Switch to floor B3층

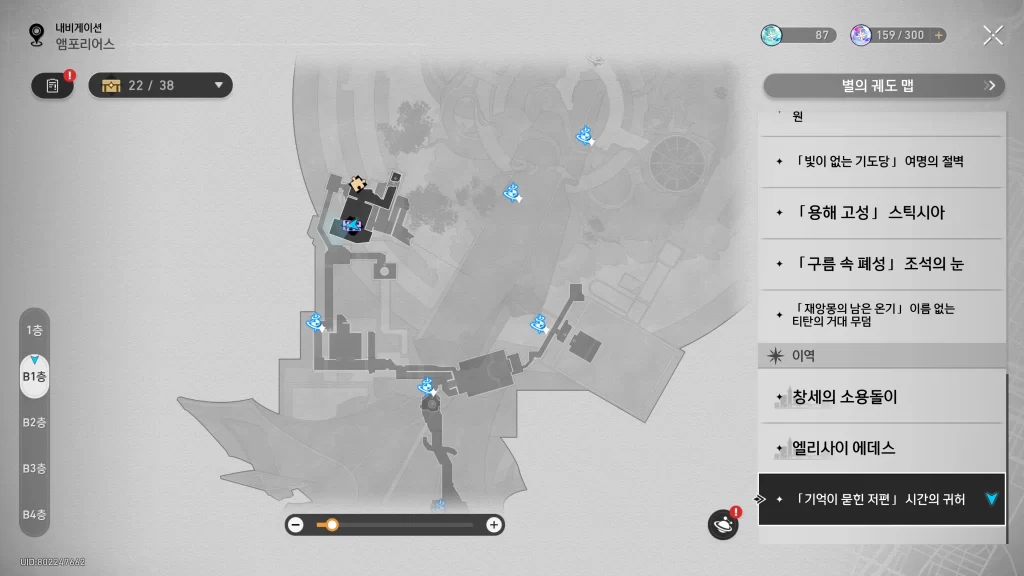click(x=34, y=468)
